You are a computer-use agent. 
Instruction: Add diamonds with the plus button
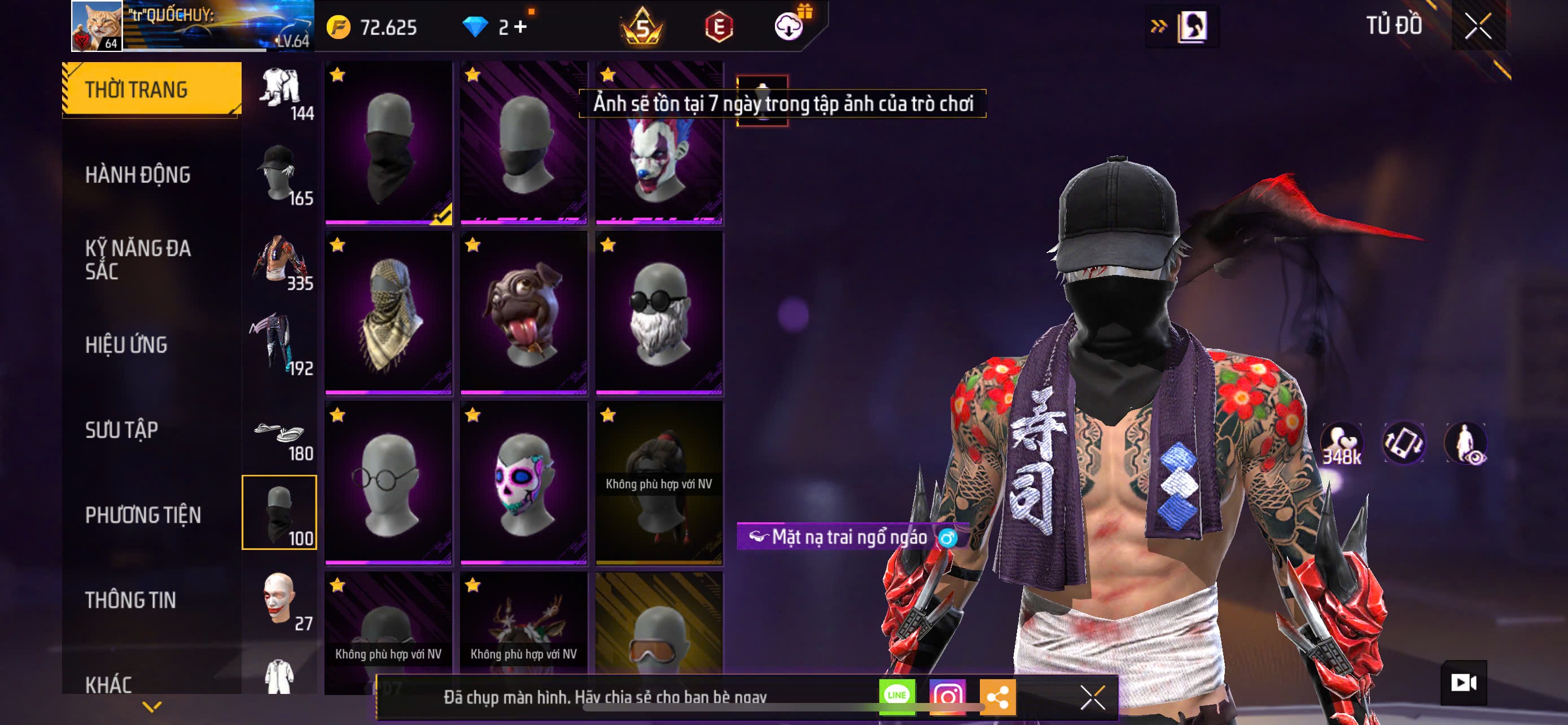[x=520, y=27]
